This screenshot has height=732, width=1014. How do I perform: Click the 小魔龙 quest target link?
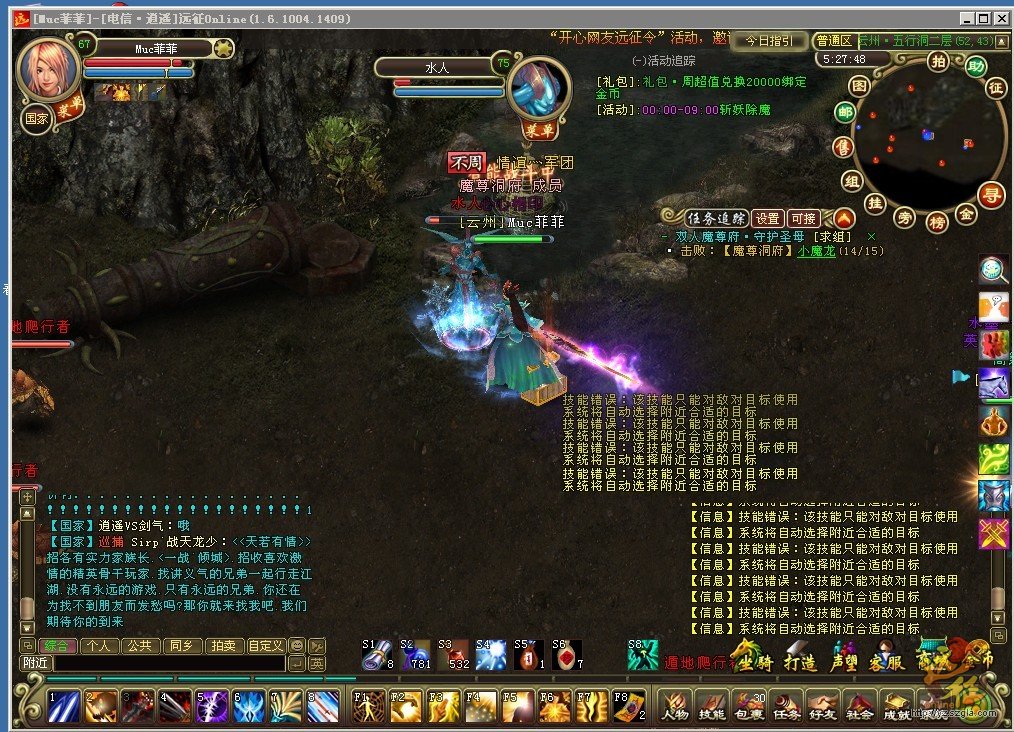(816, 252)
